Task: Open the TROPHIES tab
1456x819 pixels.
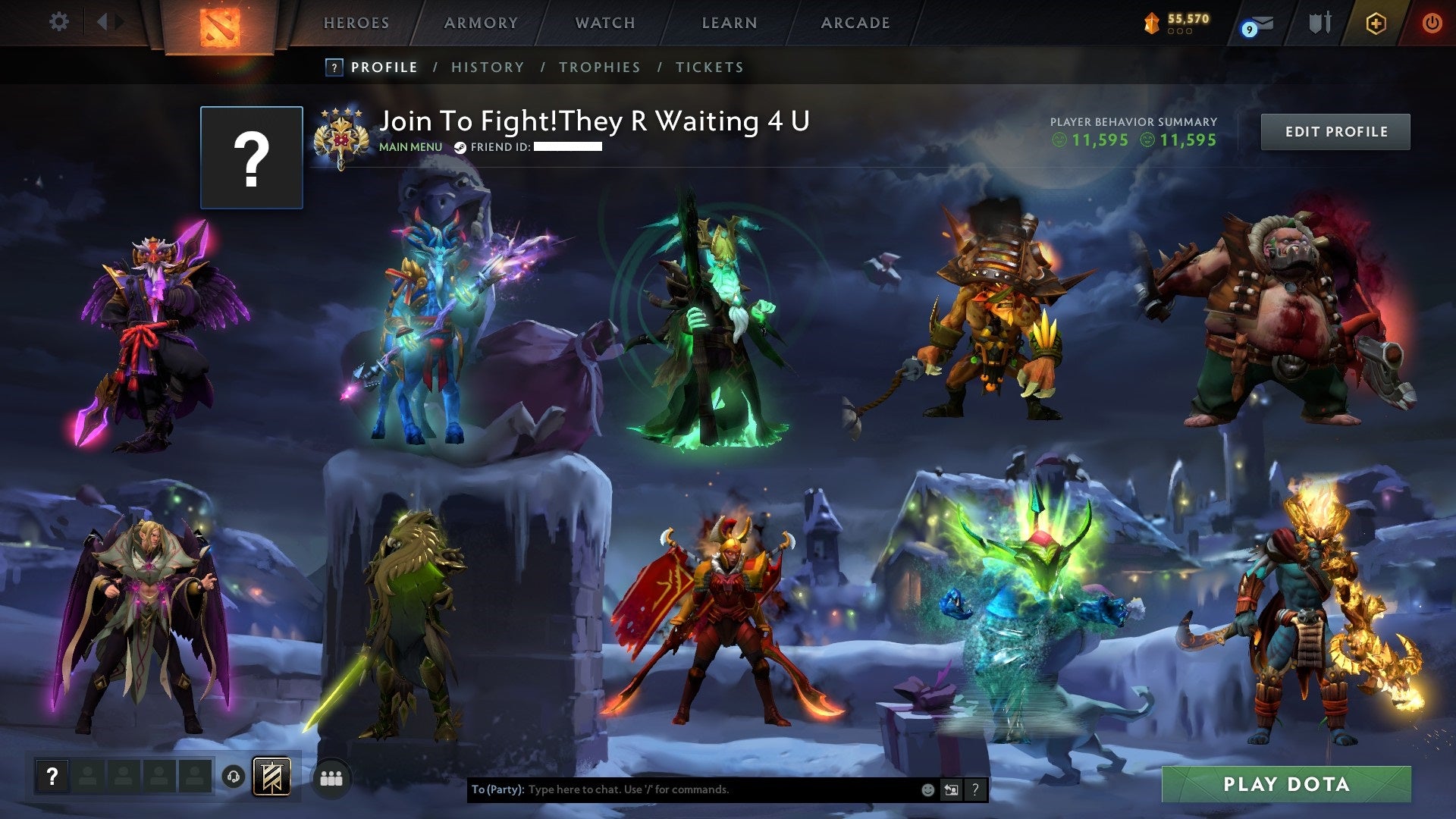Action: coord(599,67)
